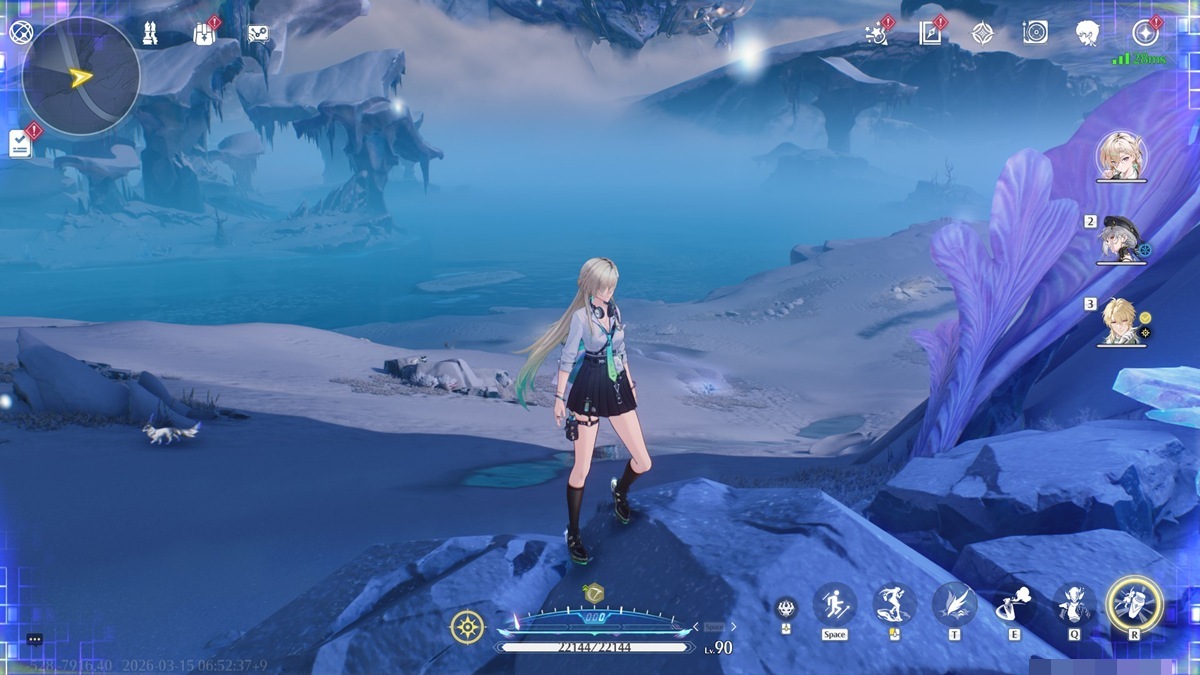
Task: Click the four-point star diamond icon
Action: coord(983,33)
